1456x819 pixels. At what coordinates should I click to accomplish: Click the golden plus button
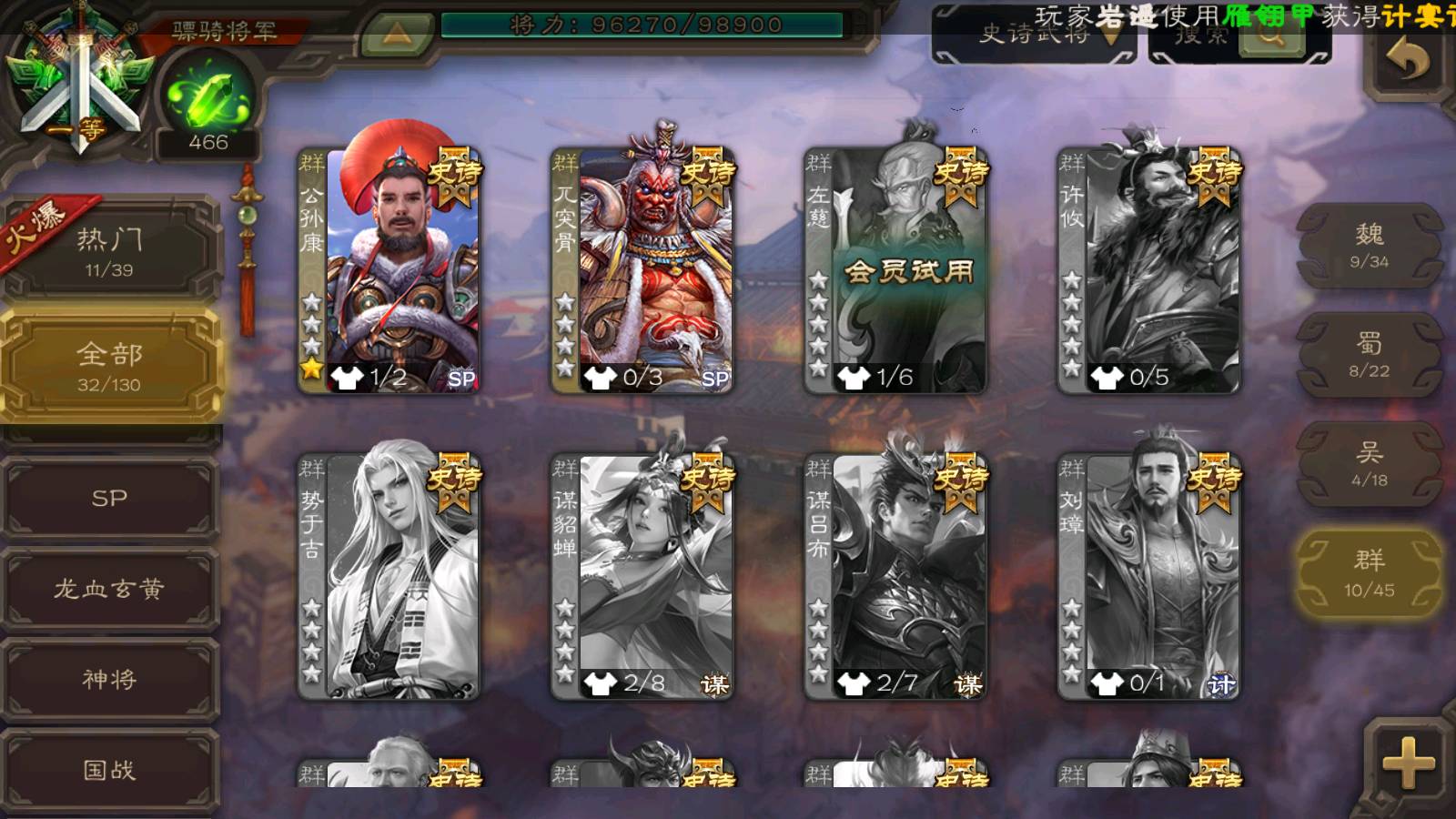(1407, 763)
